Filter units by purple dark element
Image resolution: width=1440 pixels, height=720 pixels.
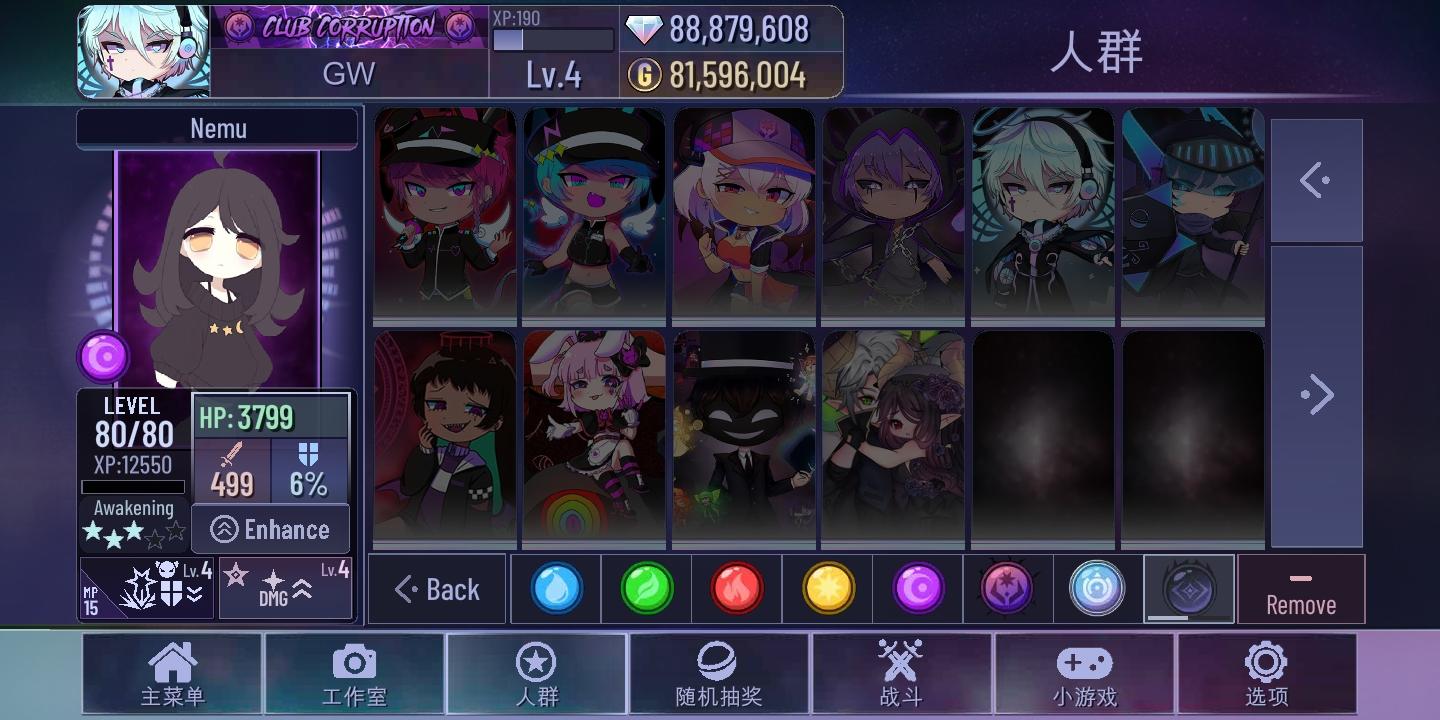[918, 589]
